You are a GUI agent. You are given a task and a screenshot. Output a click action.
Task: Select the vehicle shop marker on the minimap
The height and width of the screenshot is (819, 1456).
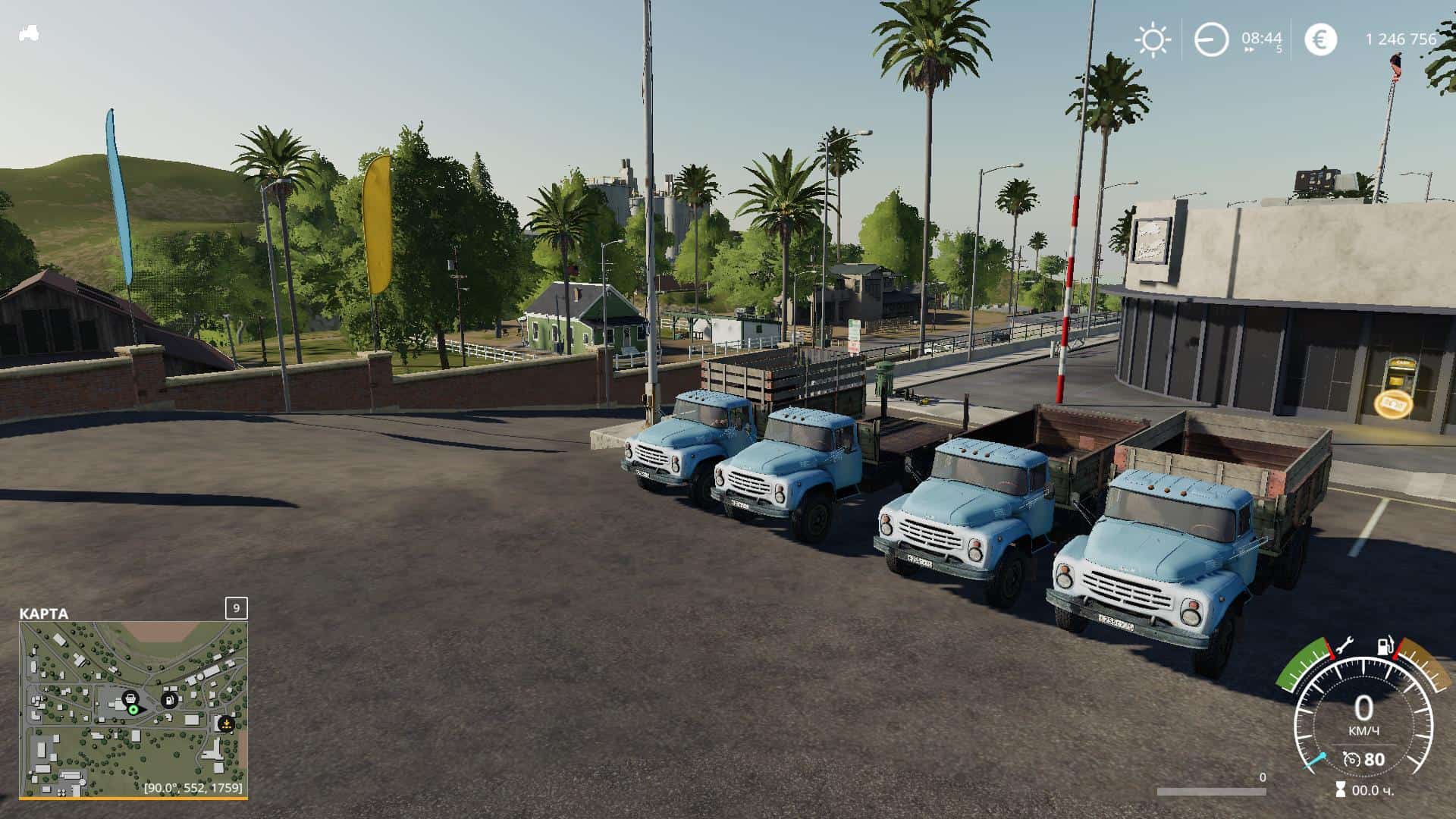click(x=130, y=697)
